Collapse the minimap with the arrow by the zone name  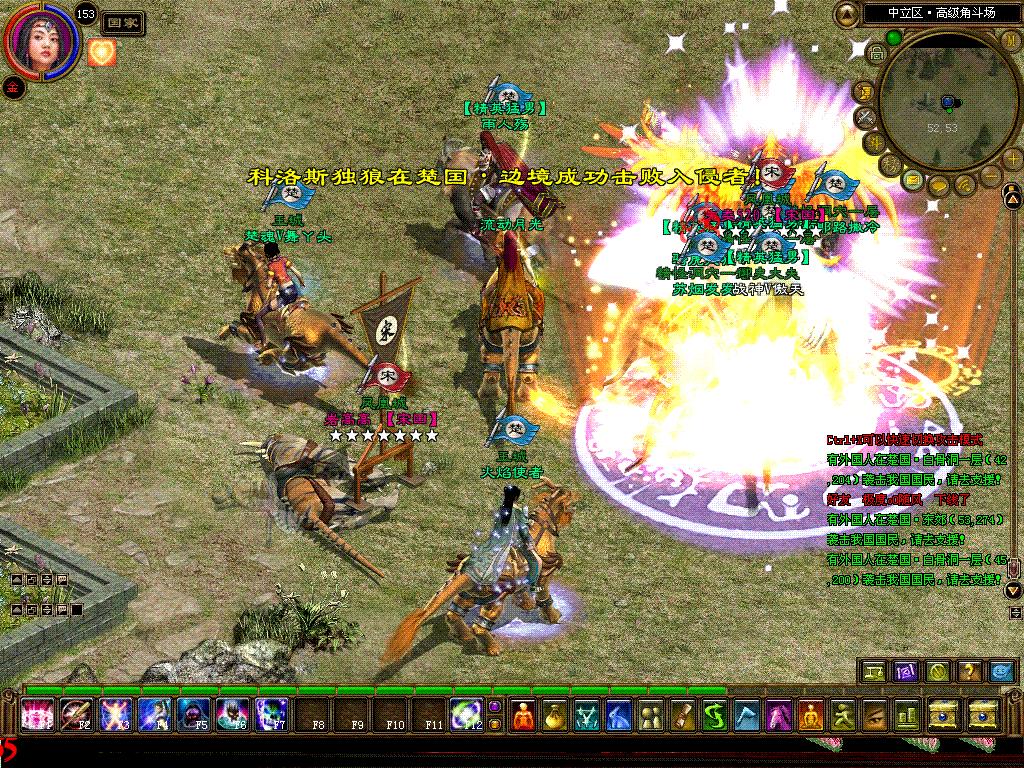(847, 14)
